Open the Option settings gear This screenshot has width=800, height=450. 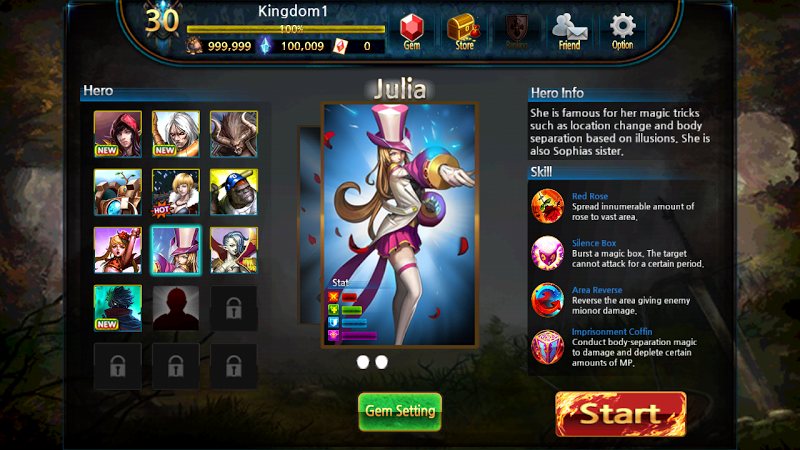click(622, 32)
